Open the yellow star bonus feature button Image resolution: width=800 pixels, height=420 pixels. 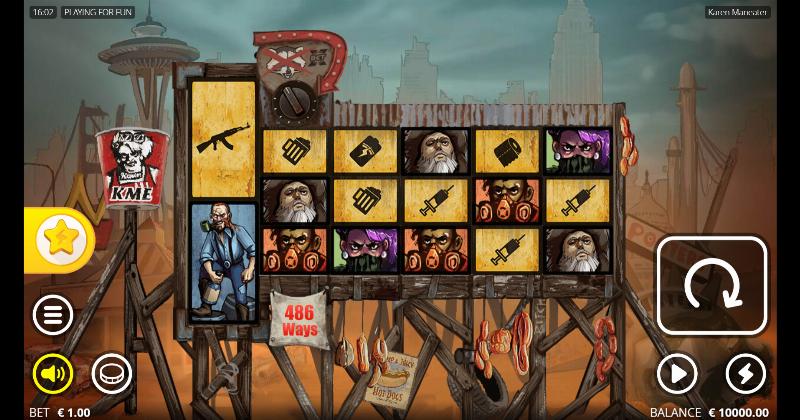[60, 238]
